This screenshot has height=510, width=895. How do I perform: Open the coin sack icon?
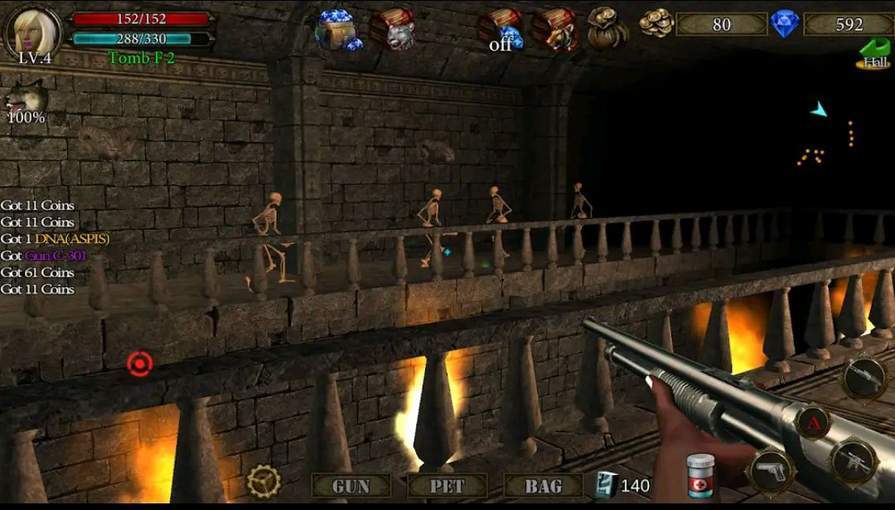pyautogui.click(x=606, y=26)
